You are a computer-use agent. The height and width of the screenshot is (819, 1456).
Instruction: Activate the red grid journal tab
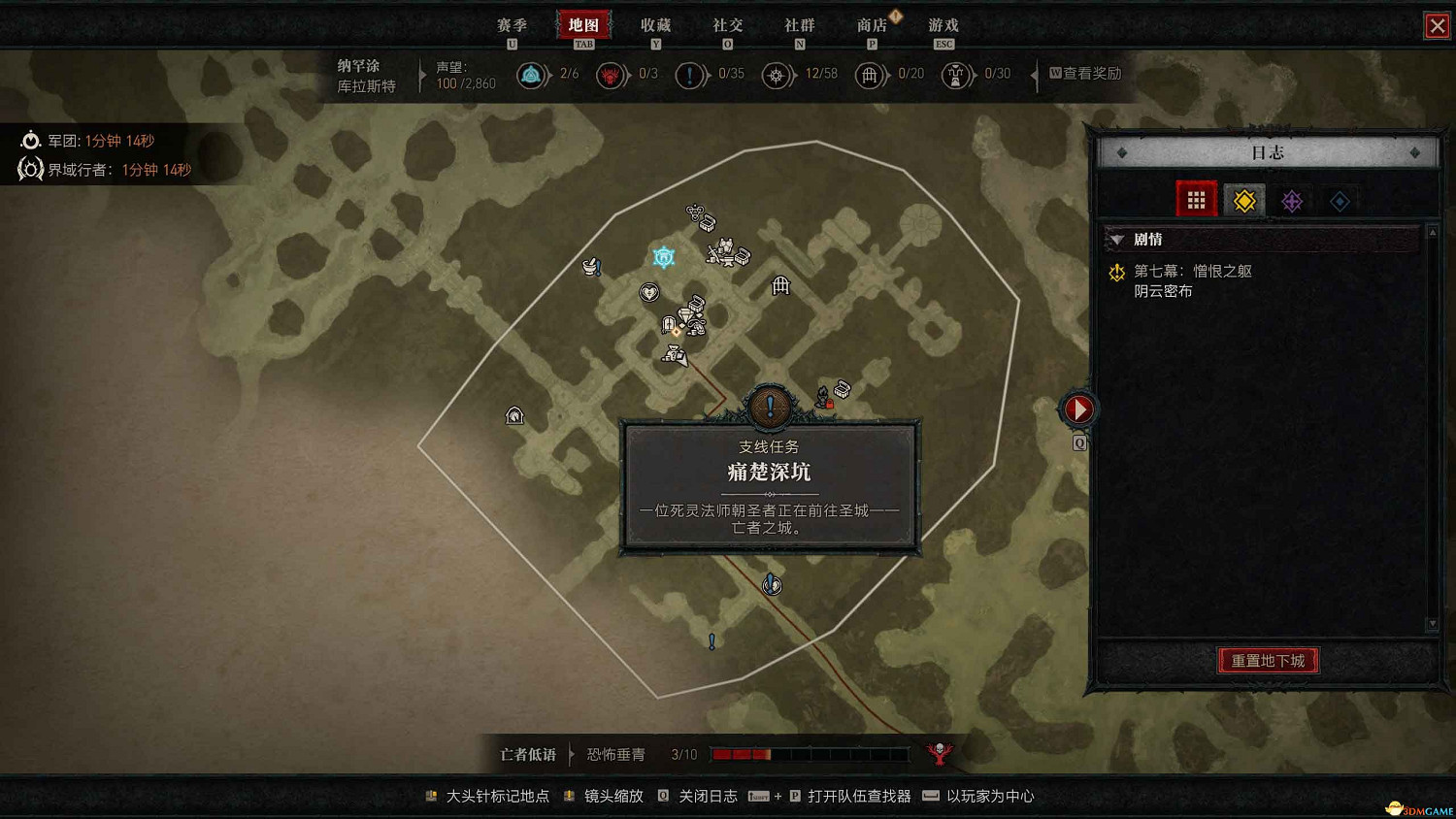tap(1195, 199)
